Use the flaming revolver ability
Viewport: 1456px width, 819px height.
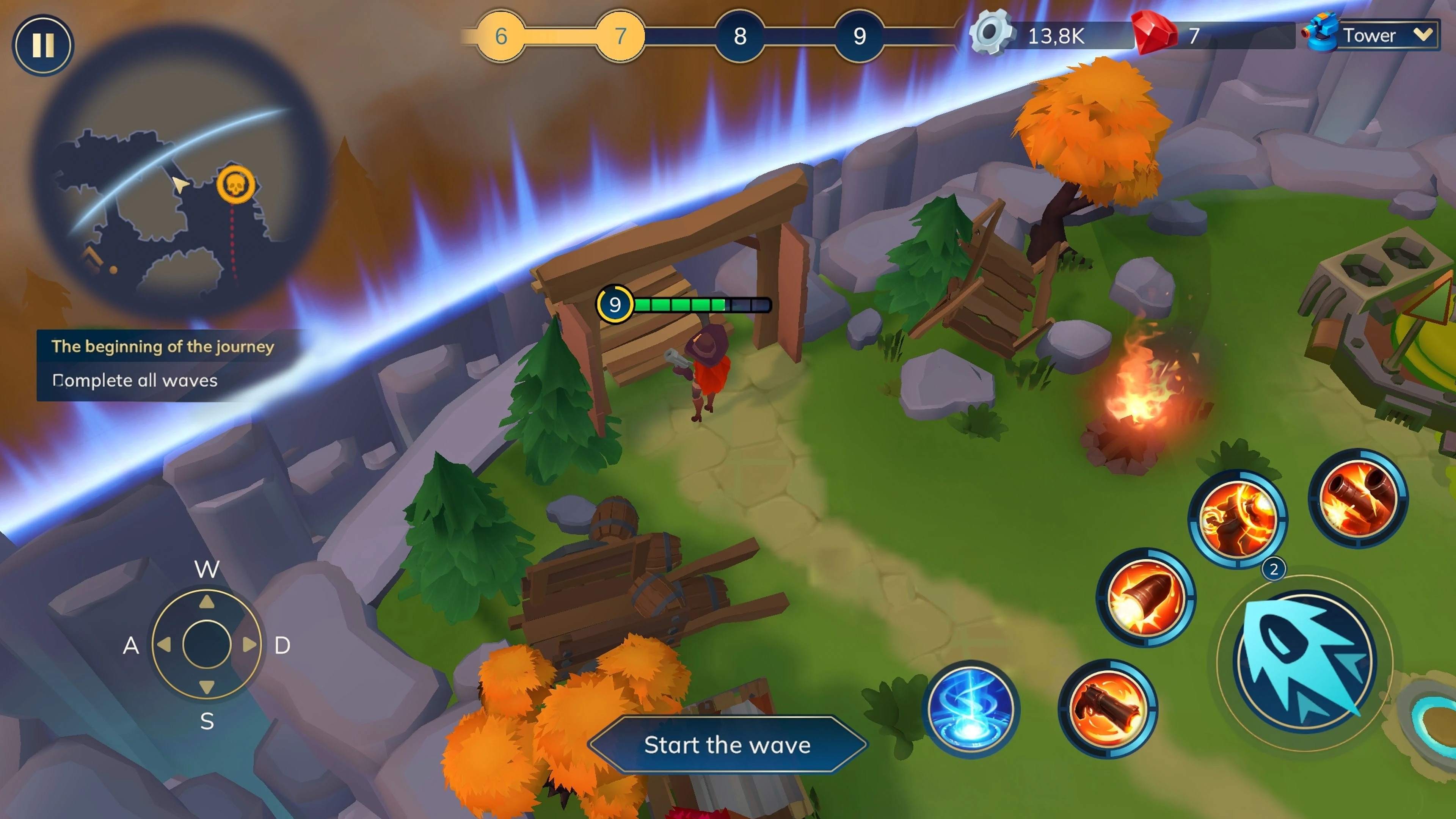tap(1108, 709)
